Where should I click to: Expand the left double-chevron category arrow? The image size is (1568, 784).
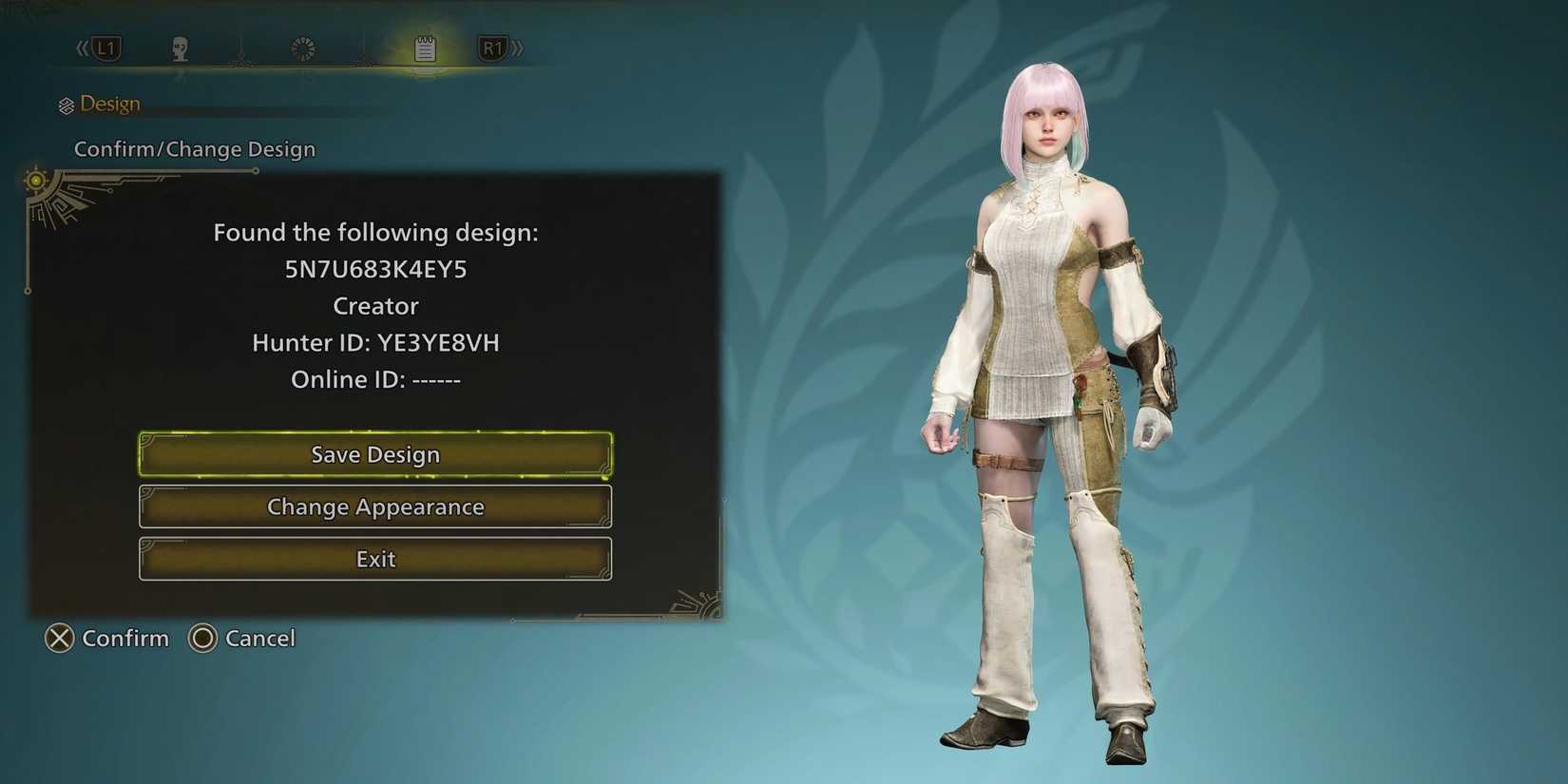[x=81, y=48]
